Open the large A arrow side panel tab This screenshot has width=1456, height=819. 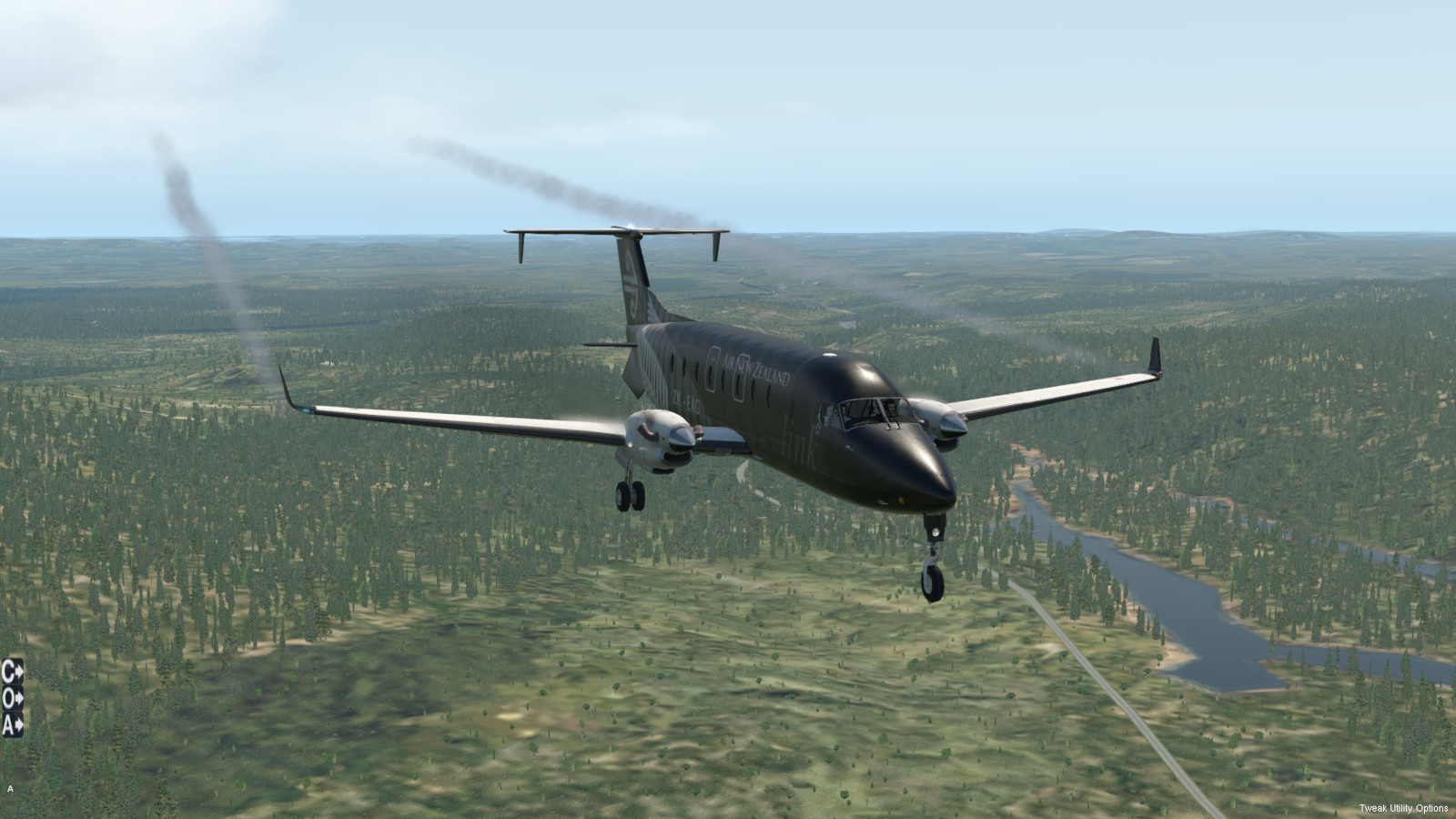point(12,724)
